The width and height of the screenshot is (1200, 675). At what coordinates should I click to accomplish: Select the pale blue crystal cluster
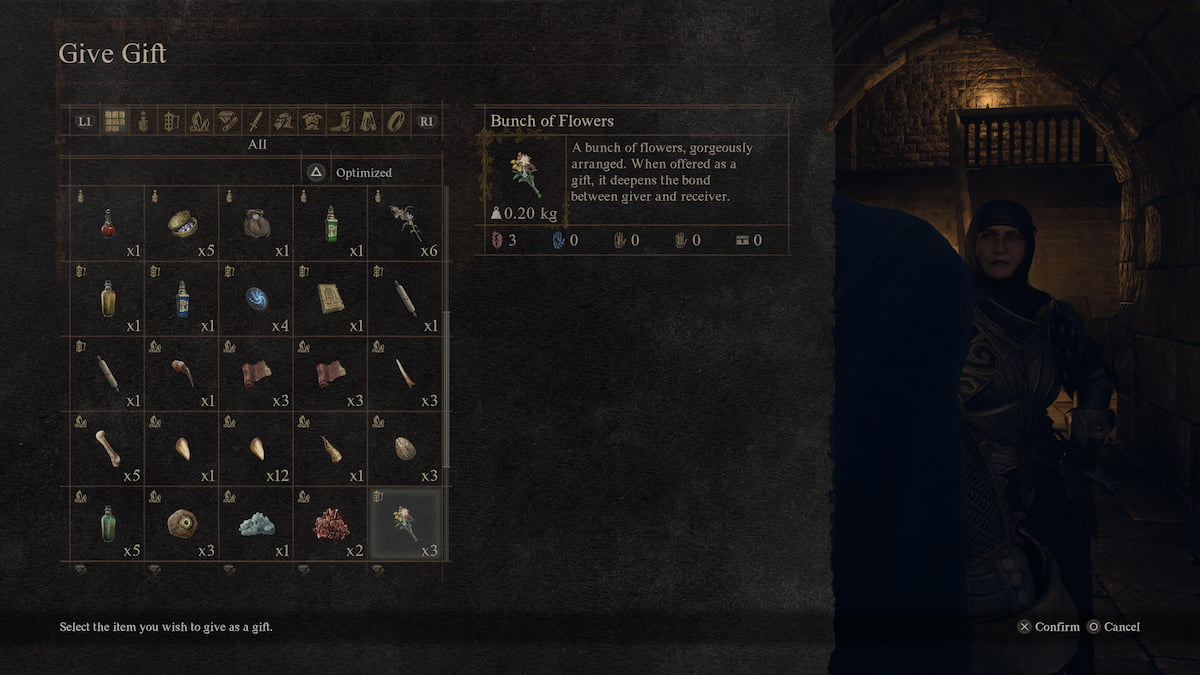tap(257, 522)
